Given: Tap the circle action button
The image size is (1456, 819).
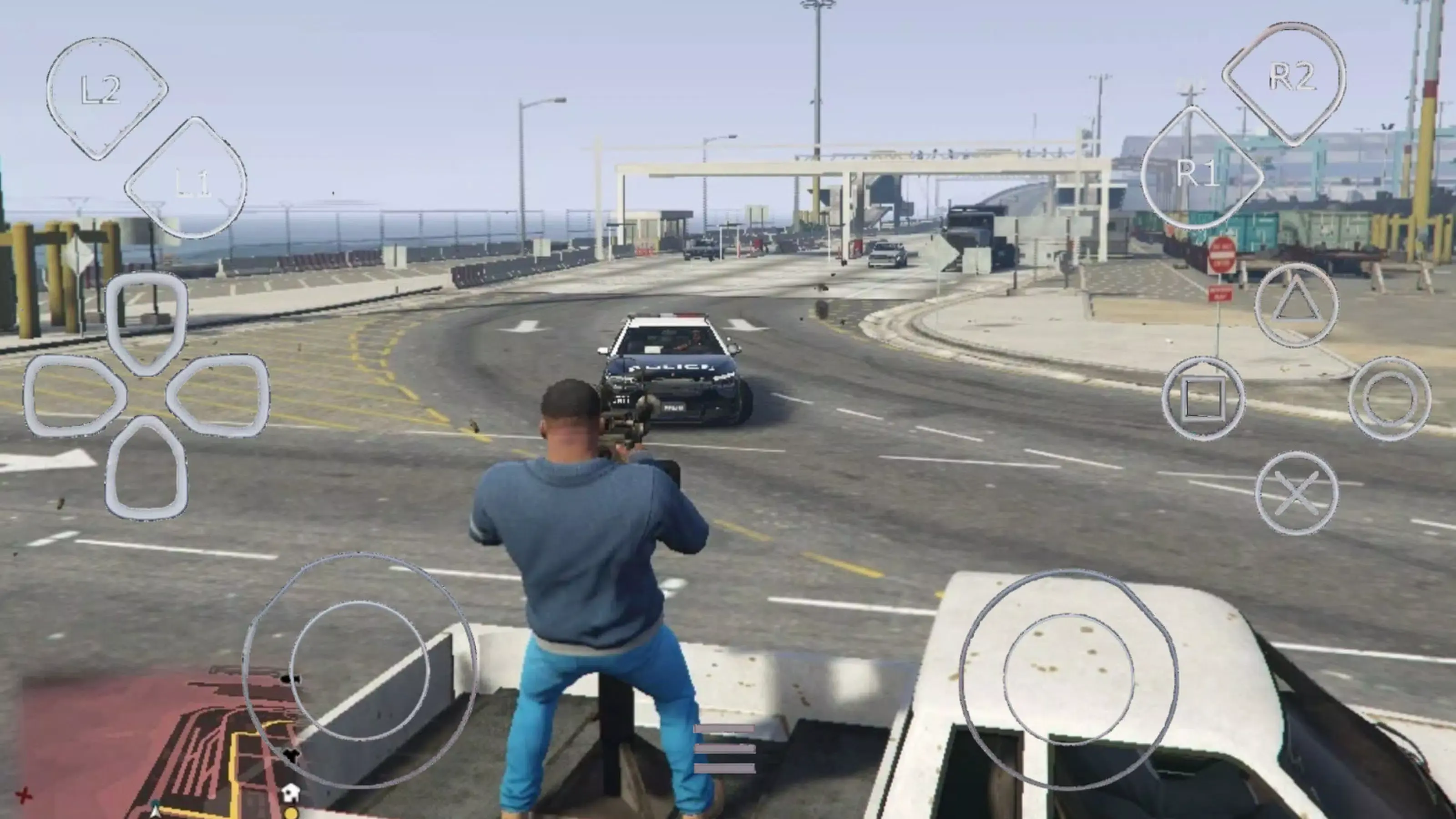Looking at the screenshot, I should tap(1390, 399).
